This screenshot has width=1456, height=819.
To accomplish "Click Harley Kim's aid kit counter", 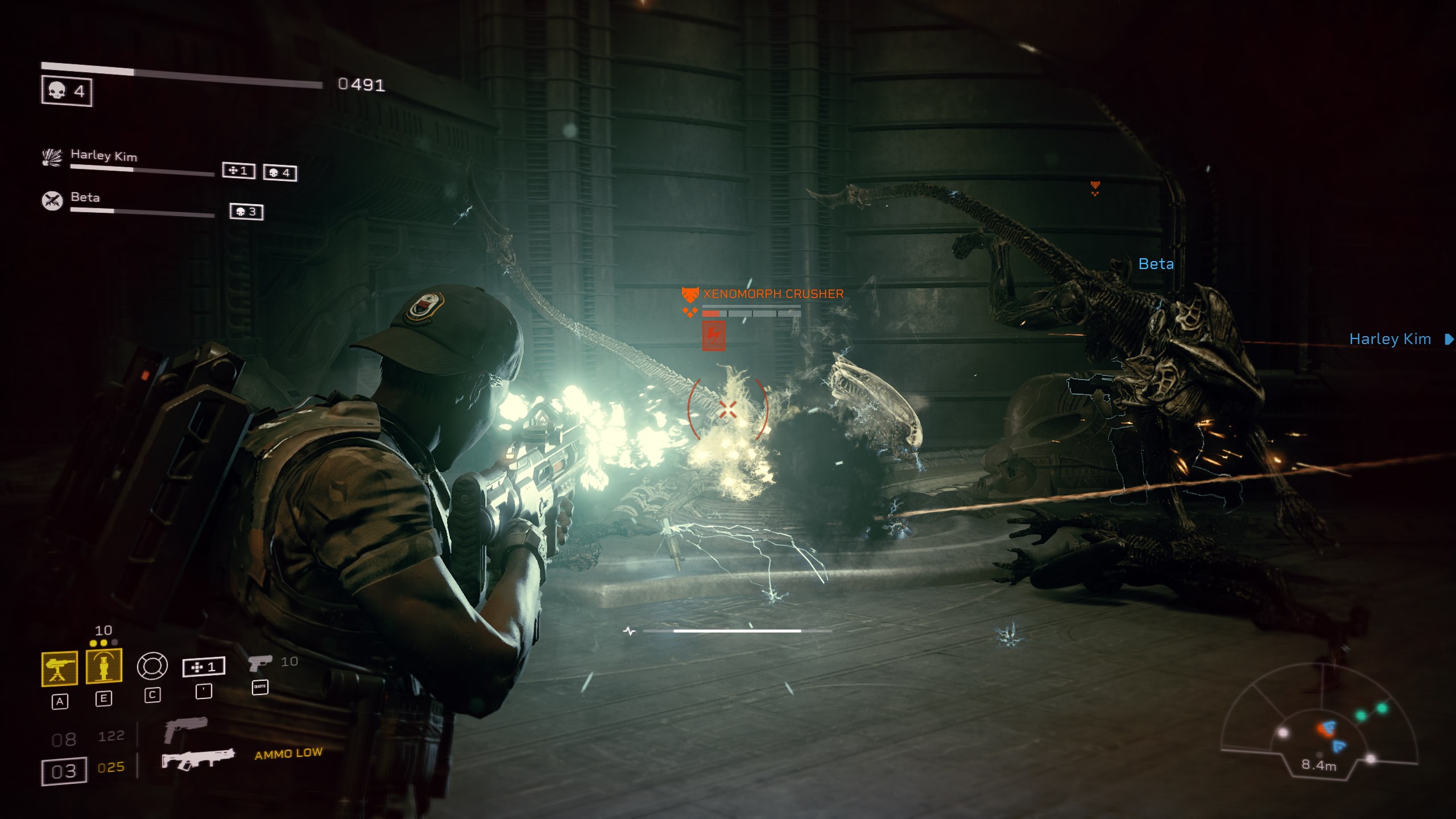I will click(238, 171).
